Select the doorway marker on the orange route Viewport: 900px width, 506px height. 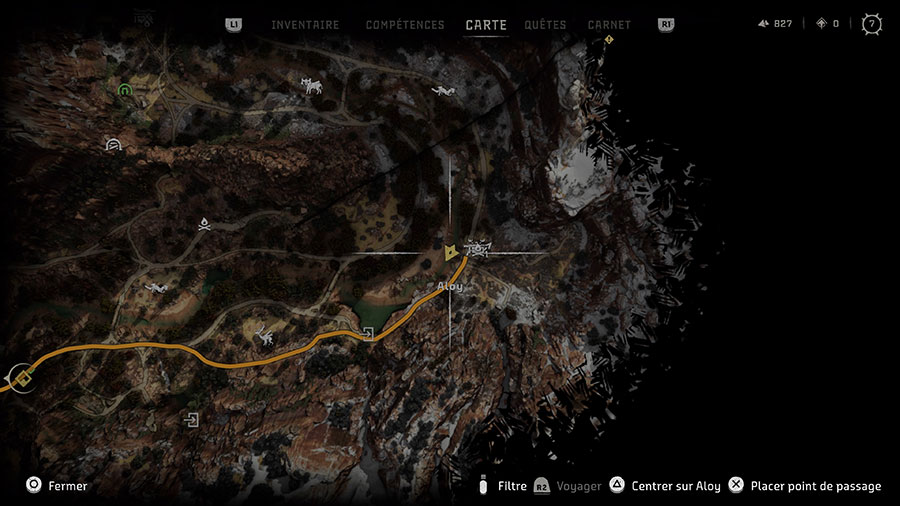coord(369,334)
